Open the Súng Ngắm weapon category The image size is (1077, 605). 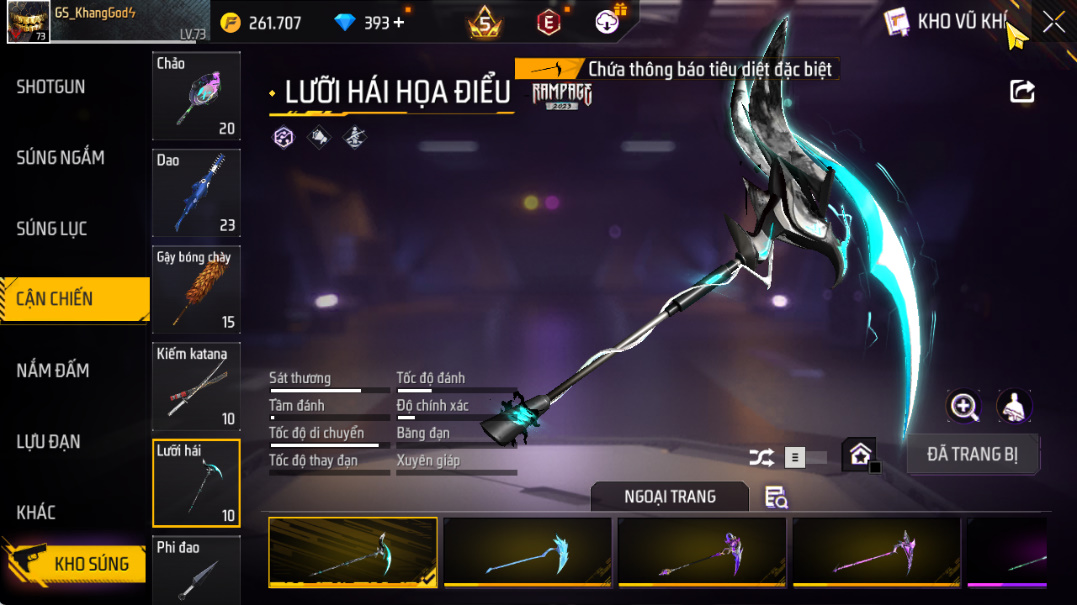tap(60, 158)
